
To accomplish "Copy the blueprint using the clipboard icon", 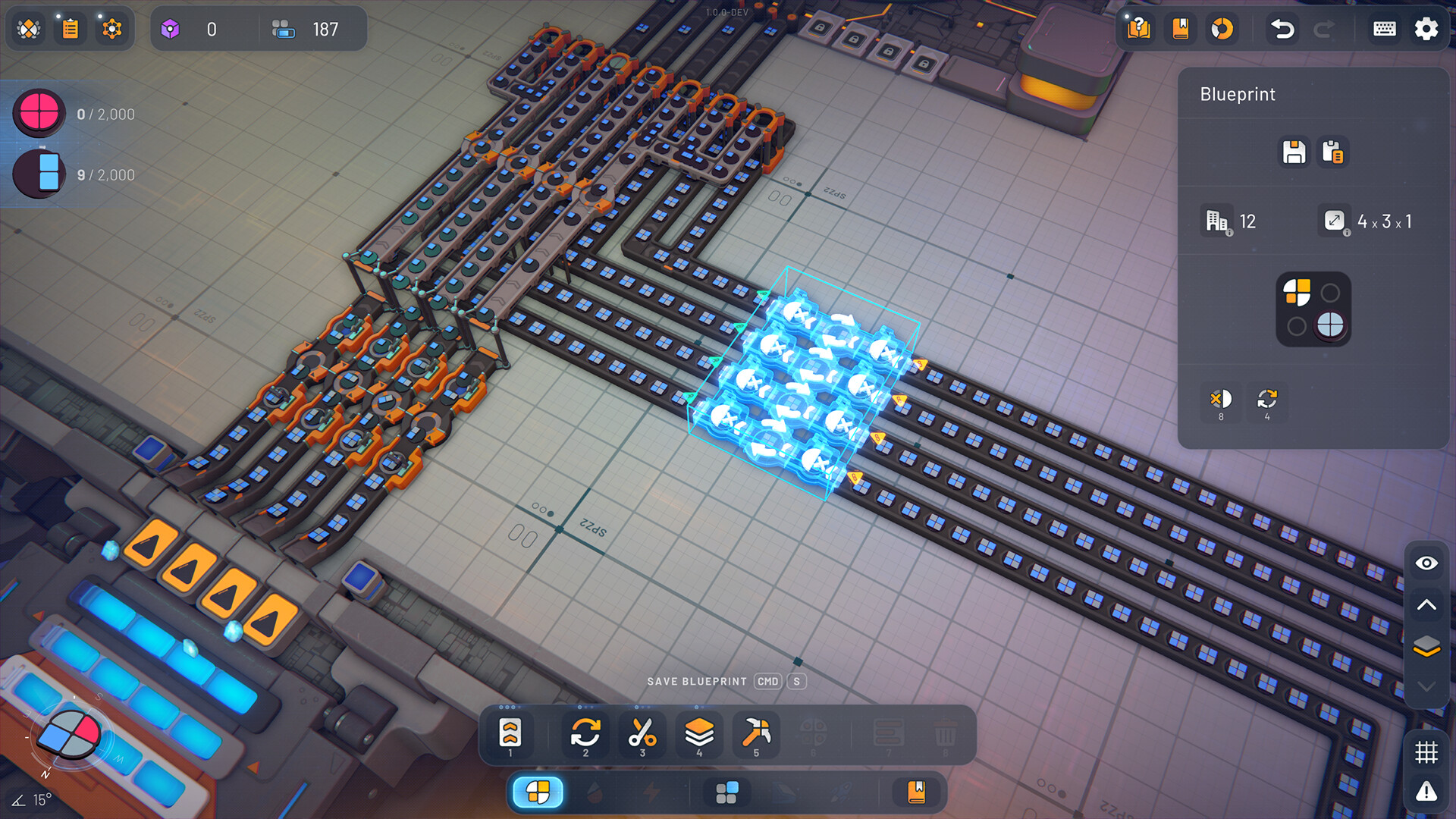I will pyautogui.click(x=1332, y=152).
